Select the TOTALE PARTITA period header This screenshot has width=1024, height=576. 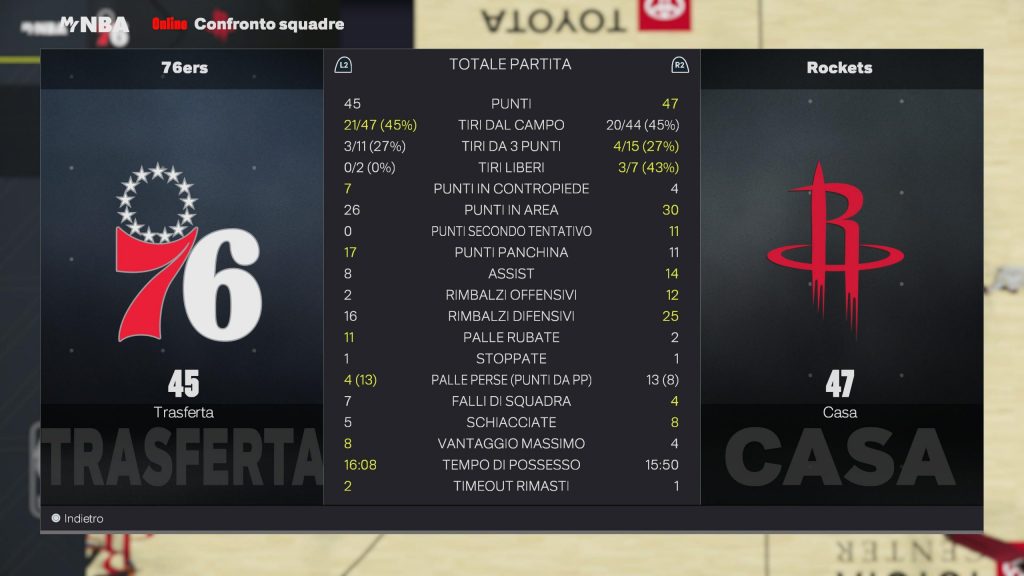point(510,64)
